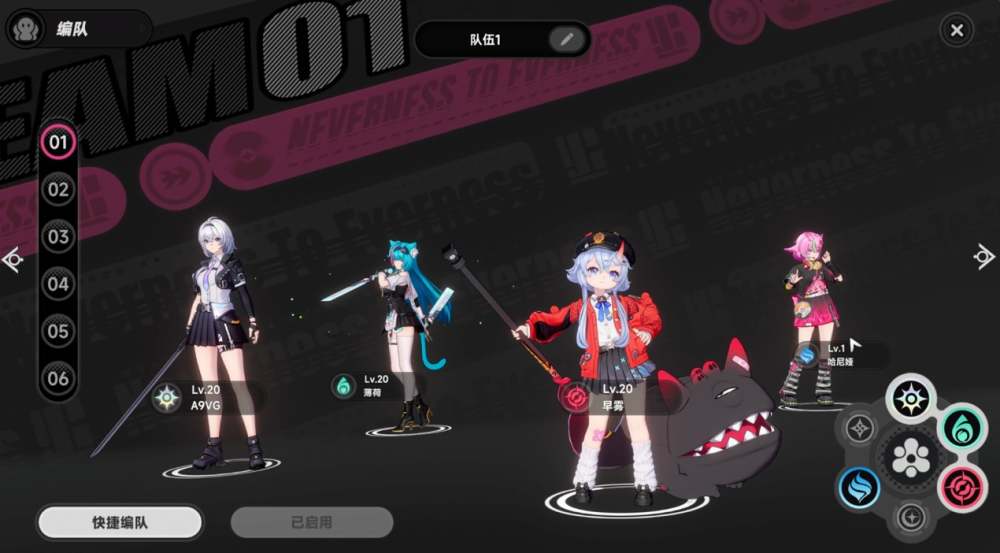Click the red crosshair element icon in the wheel
Screen dimensions: 1000x553
coord(962,487)
